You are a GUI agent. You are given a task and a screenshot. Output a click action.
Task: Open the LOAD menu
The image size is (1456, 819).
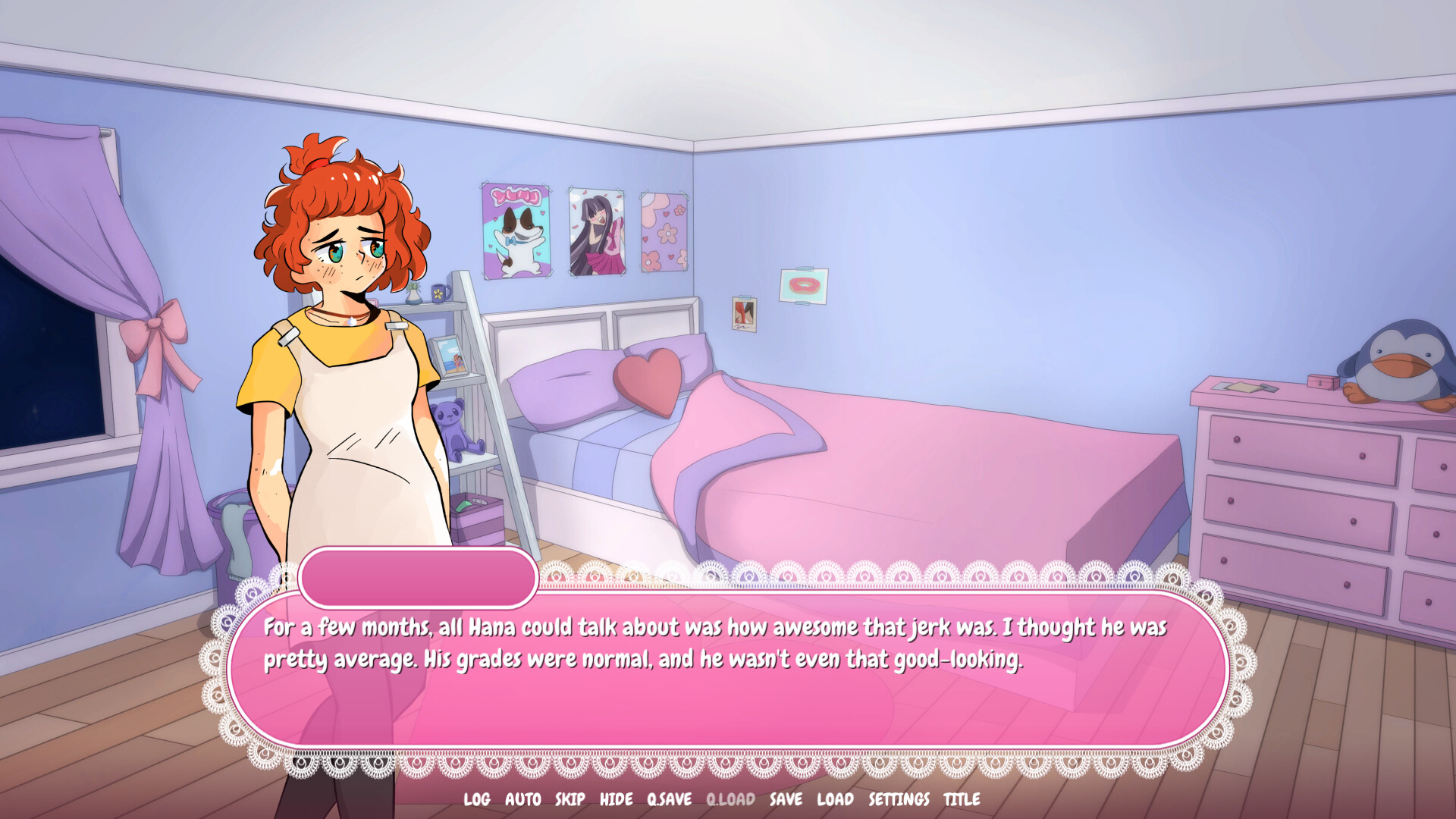pyautogui.click(x=834, y=799)
